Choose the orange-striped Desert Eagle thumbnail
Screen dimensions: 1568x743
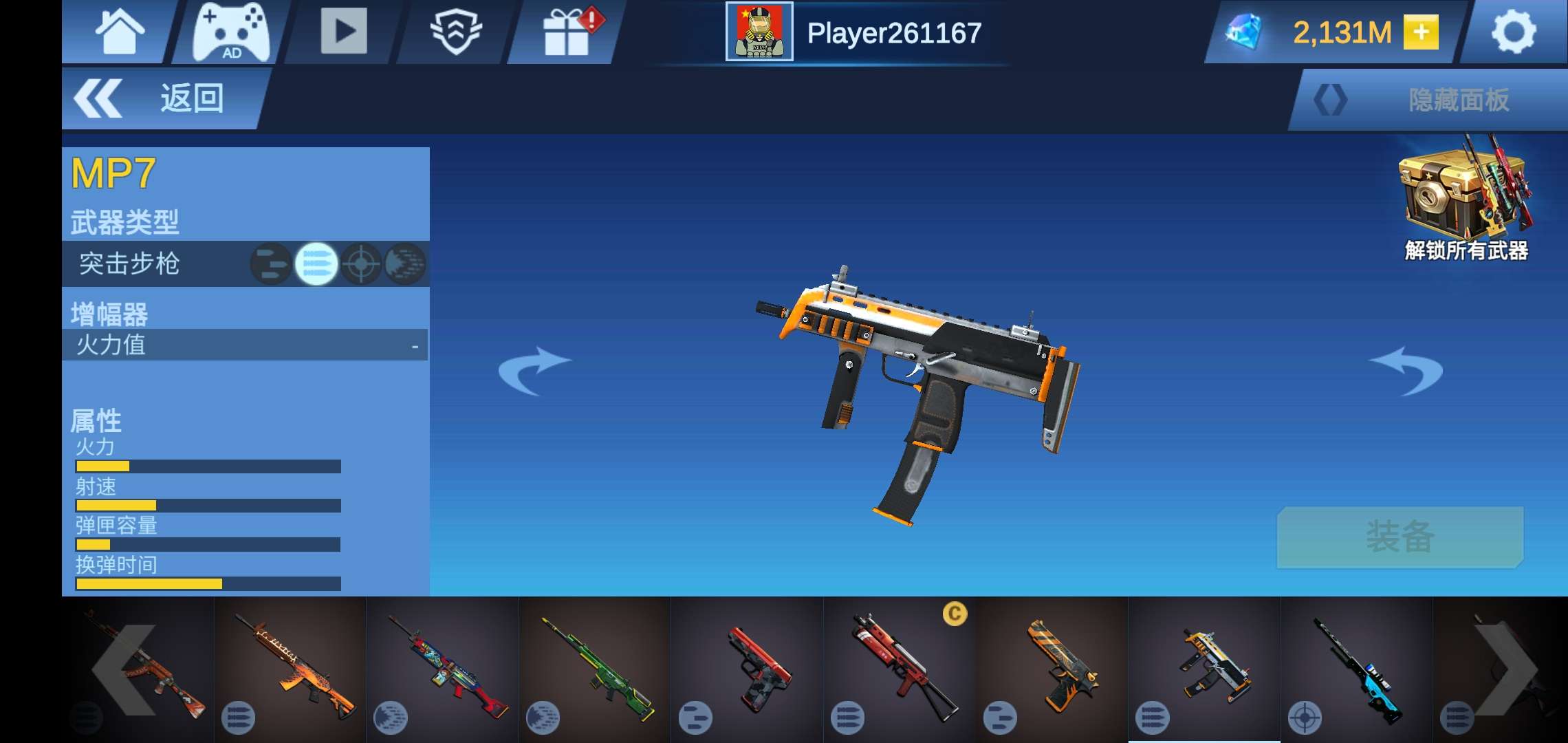1052,669
